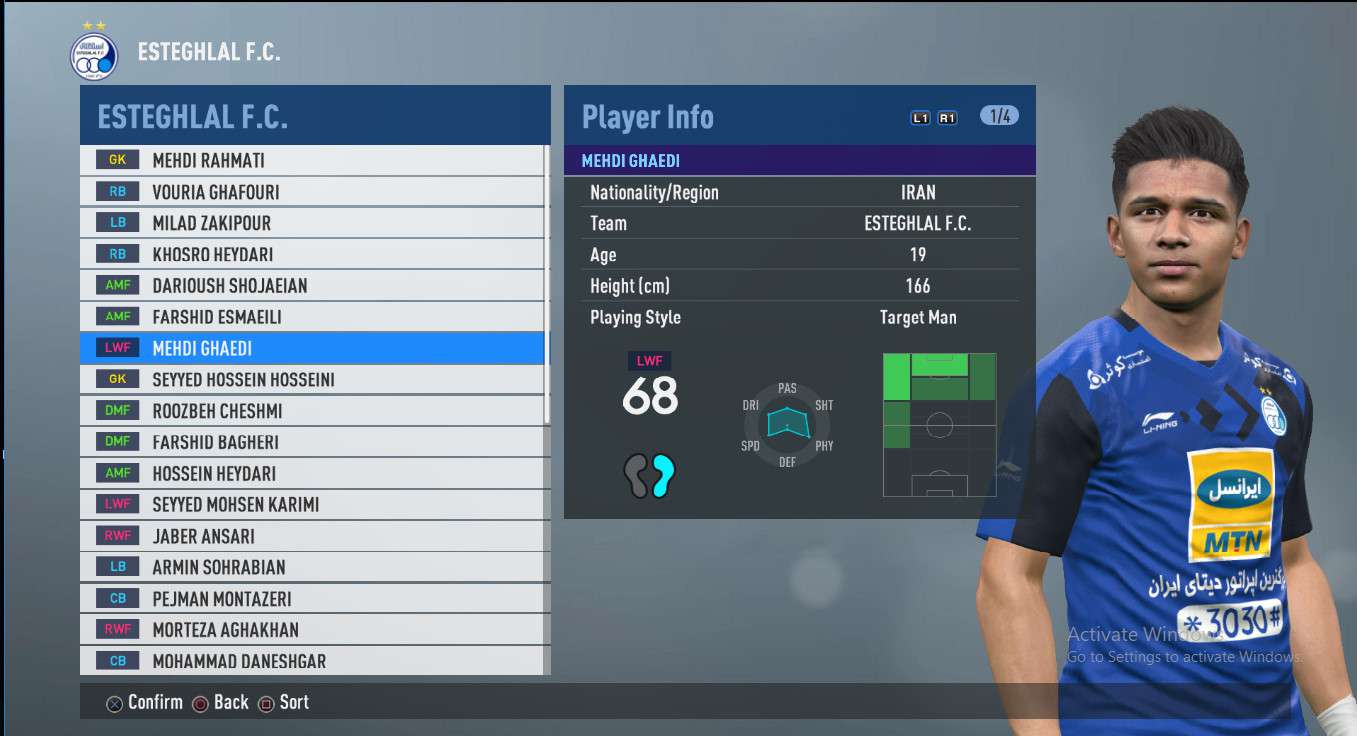Click Dariush Shojaeian's player row
This screenshot has height=736, width=1357.
312,285
